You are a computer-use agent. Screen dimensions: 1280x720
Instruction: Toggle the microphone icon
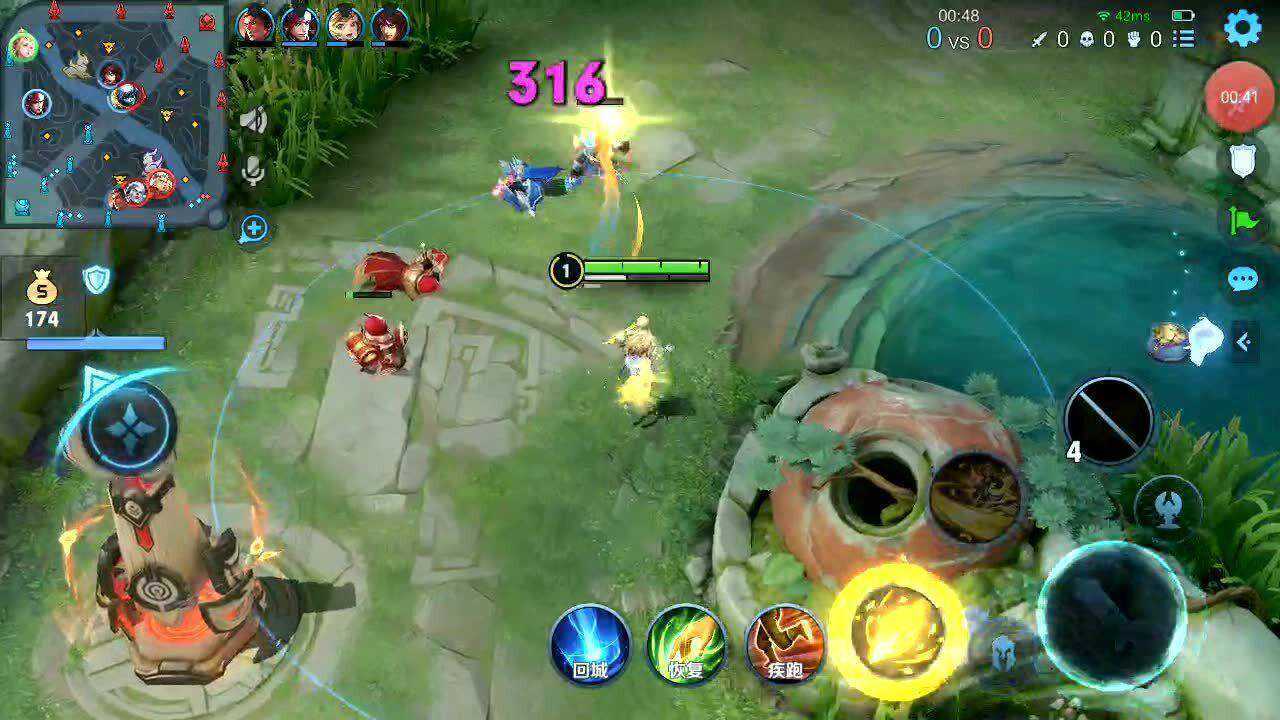click(x=254, y=172)
